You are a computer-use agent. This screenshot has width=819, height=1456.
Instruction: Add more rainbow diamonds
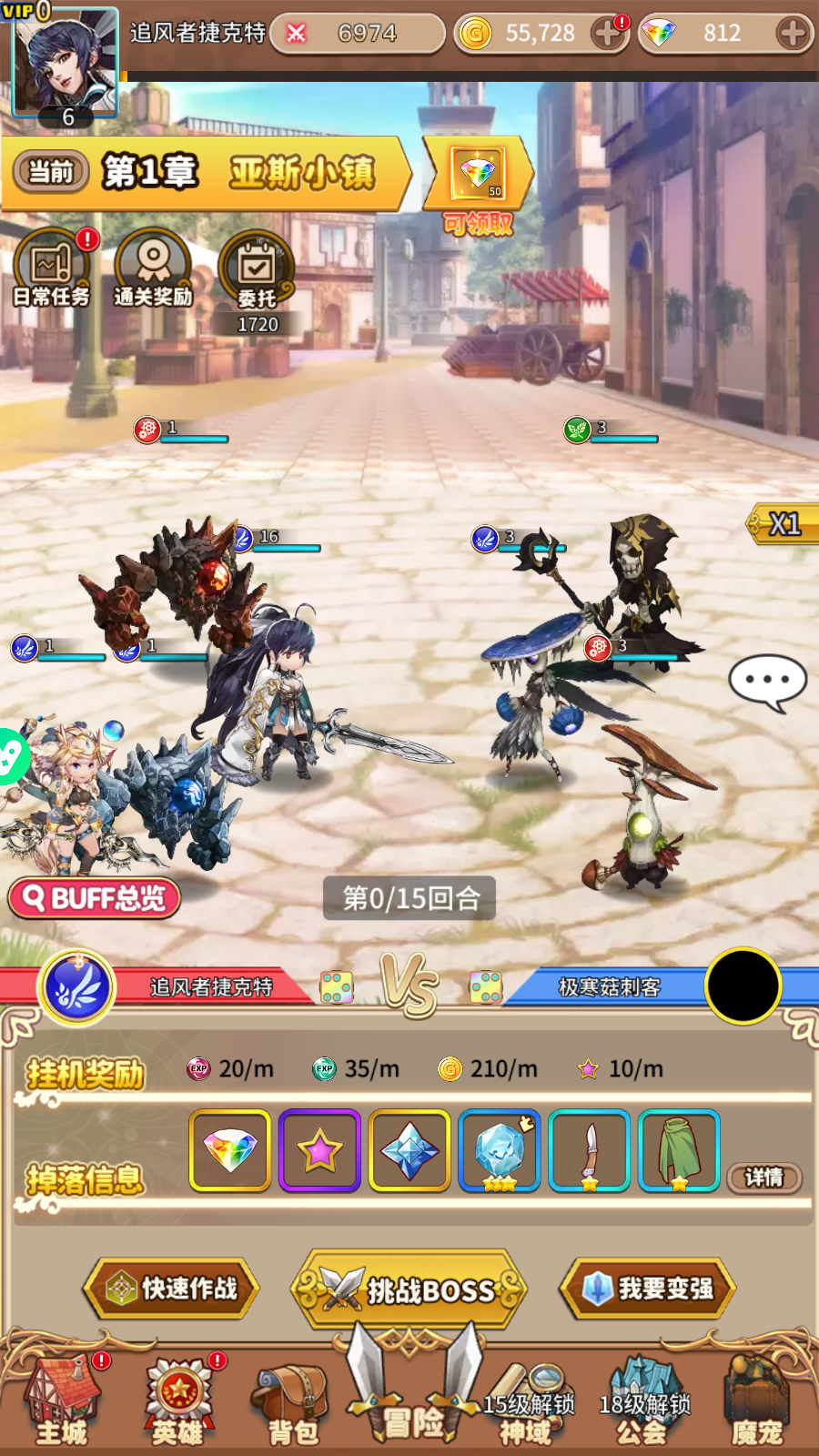[793, 35]
